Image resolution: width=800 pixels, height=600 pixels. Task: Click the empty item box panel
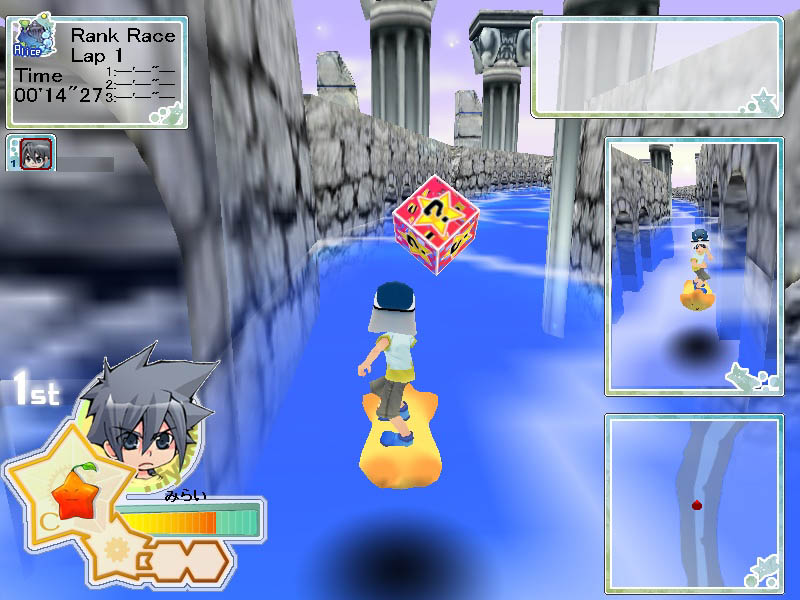(657, 66)
